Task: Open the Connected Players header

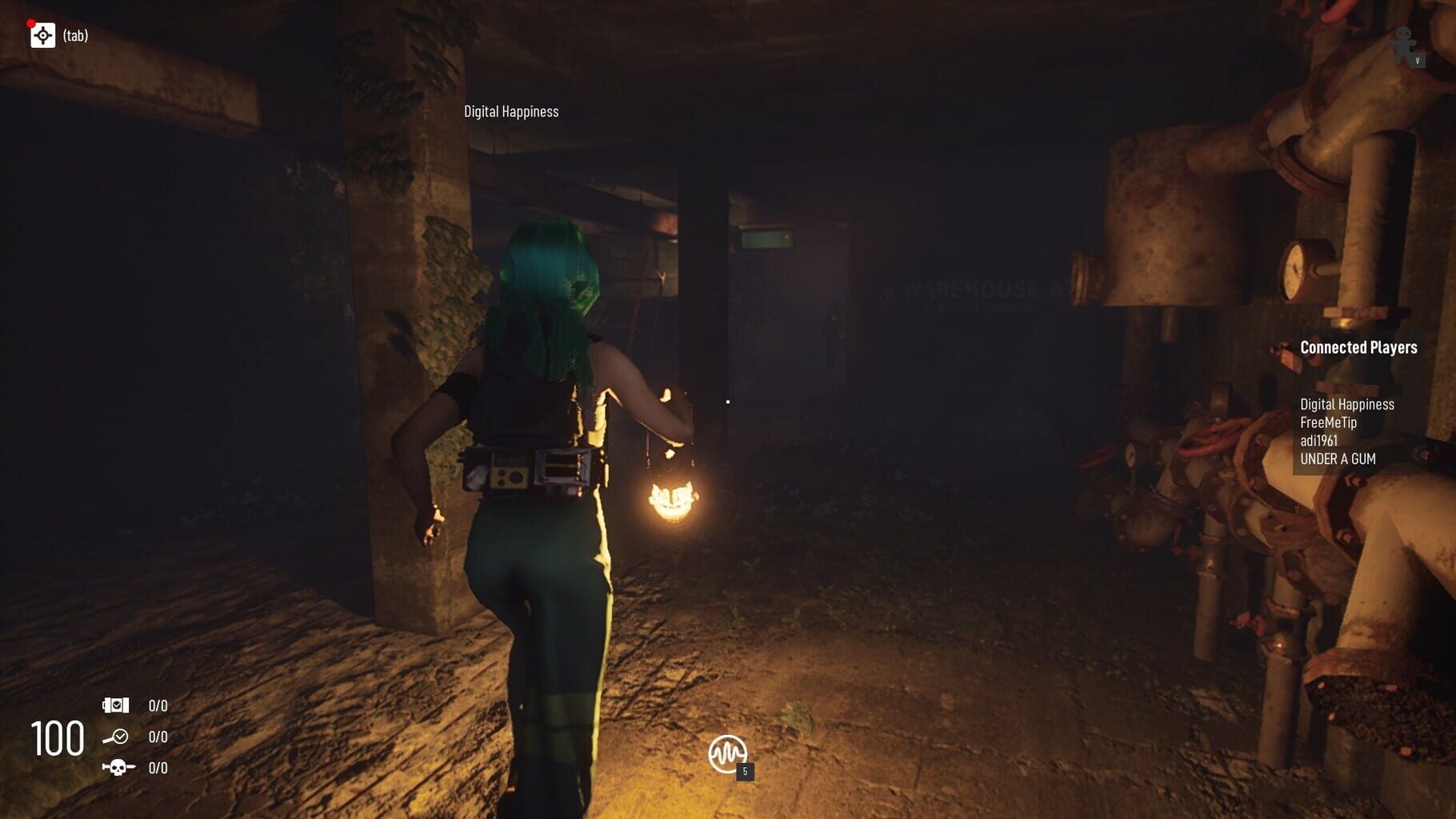Action: coord(1358,347)
